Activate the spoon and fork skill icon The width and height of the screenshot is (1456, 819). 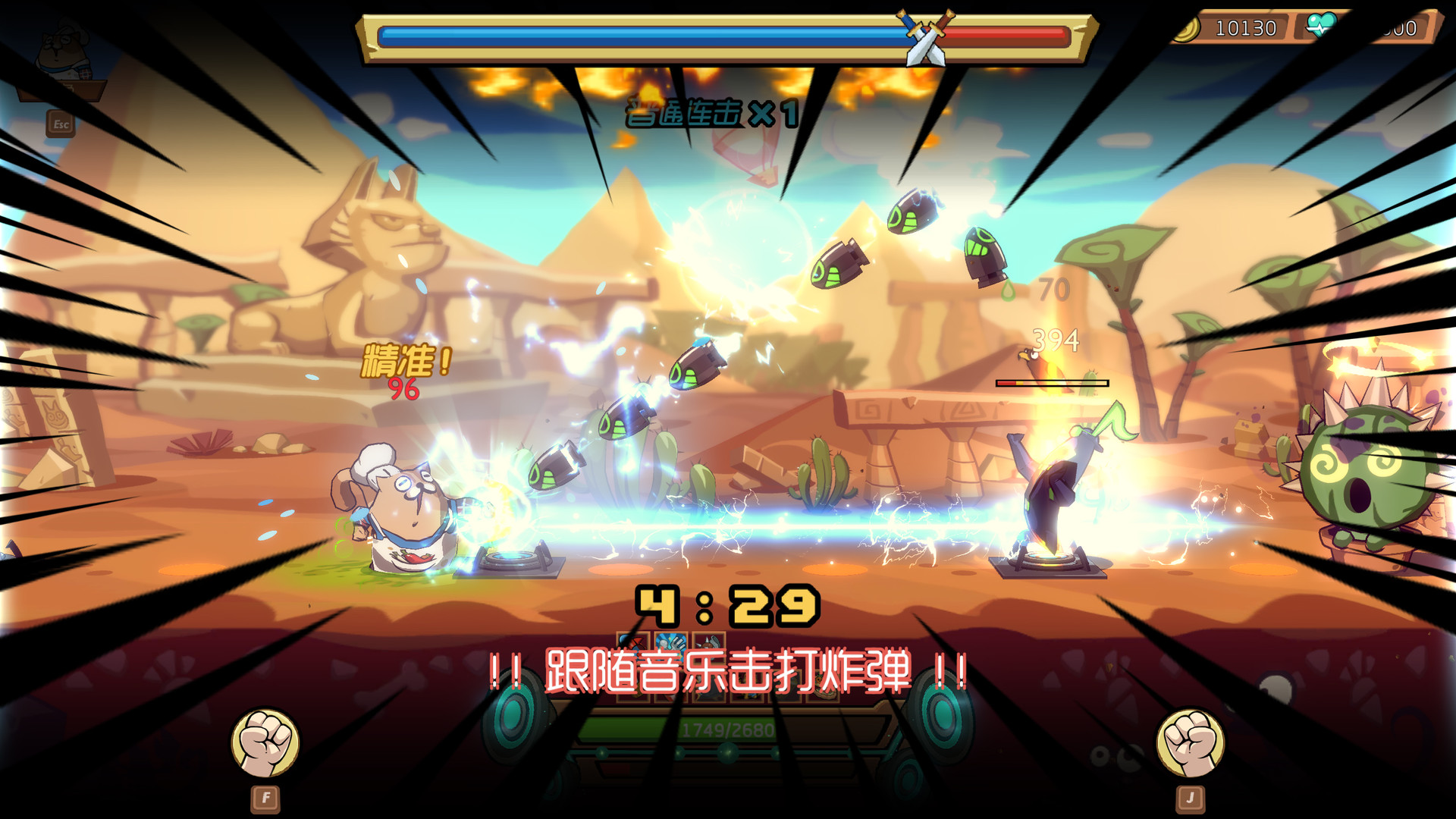pyautogui.click(x=671, y=643)
